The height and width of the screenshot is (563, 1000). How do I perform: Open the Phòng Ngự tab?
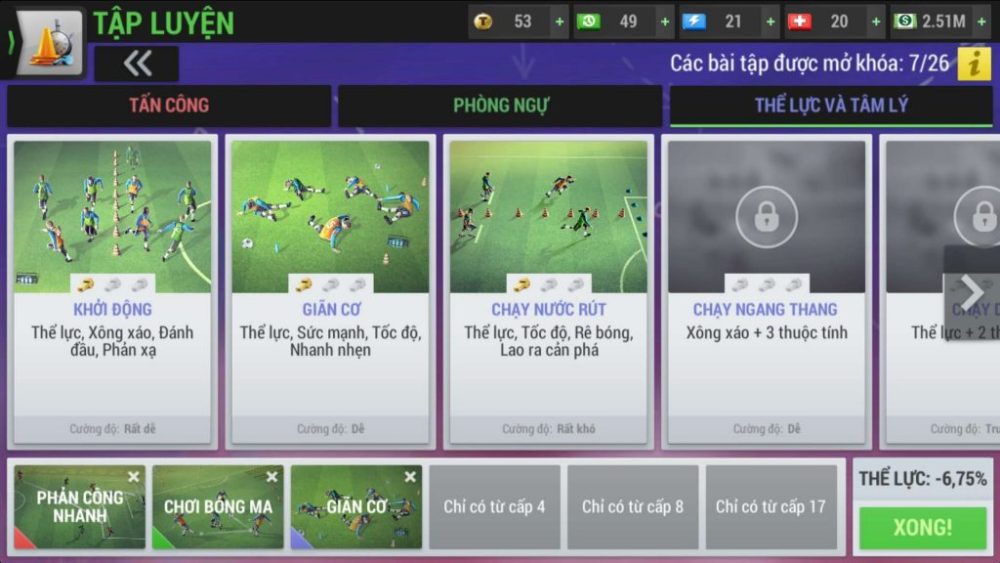(x=500, y=105)
